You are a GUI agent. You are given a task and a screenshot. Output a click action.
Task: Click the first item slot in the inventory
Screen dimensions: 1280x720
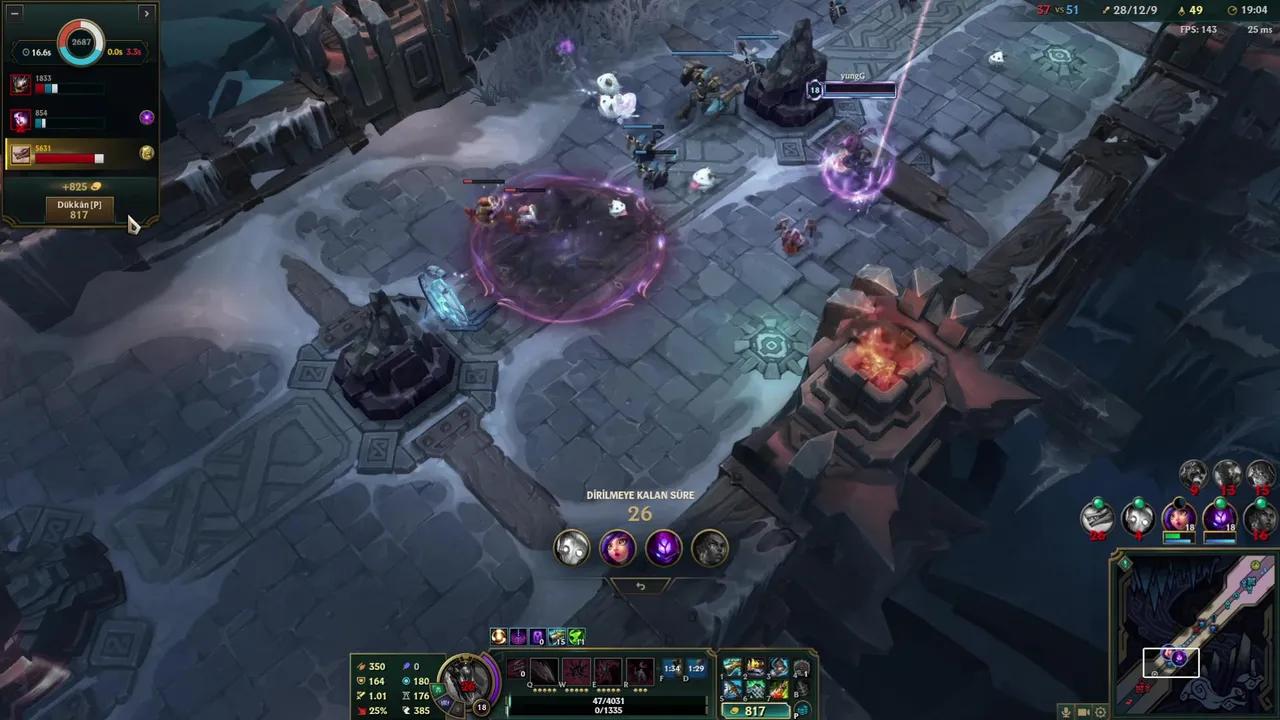(733, 665)
